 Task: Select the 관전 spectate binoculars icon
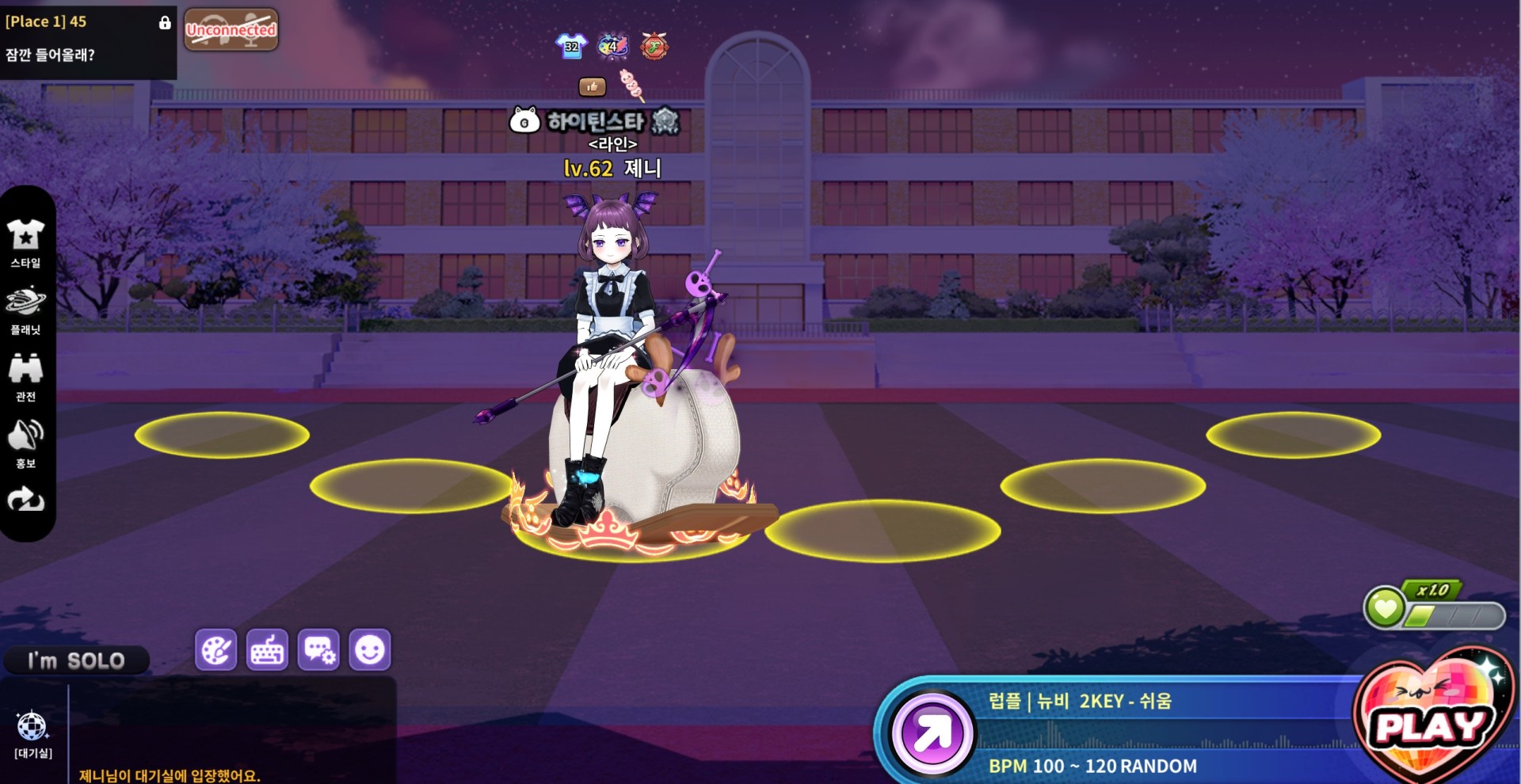(x=25, y=376)
